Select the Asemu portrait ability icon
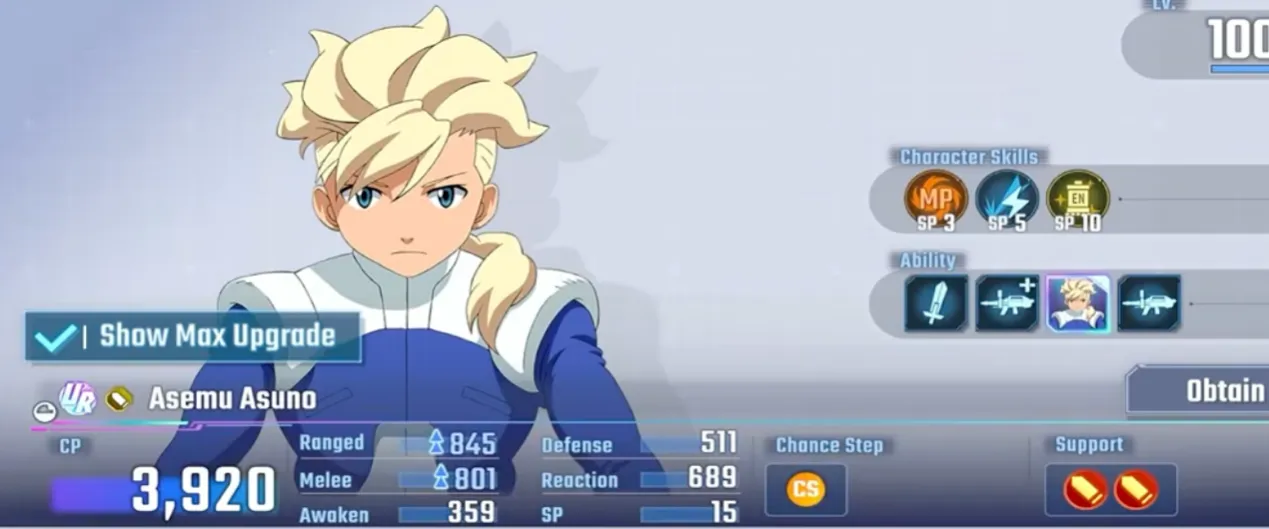Image resolution: width=1269 pixels, height=529 pixels. (x=1078, y=303)
